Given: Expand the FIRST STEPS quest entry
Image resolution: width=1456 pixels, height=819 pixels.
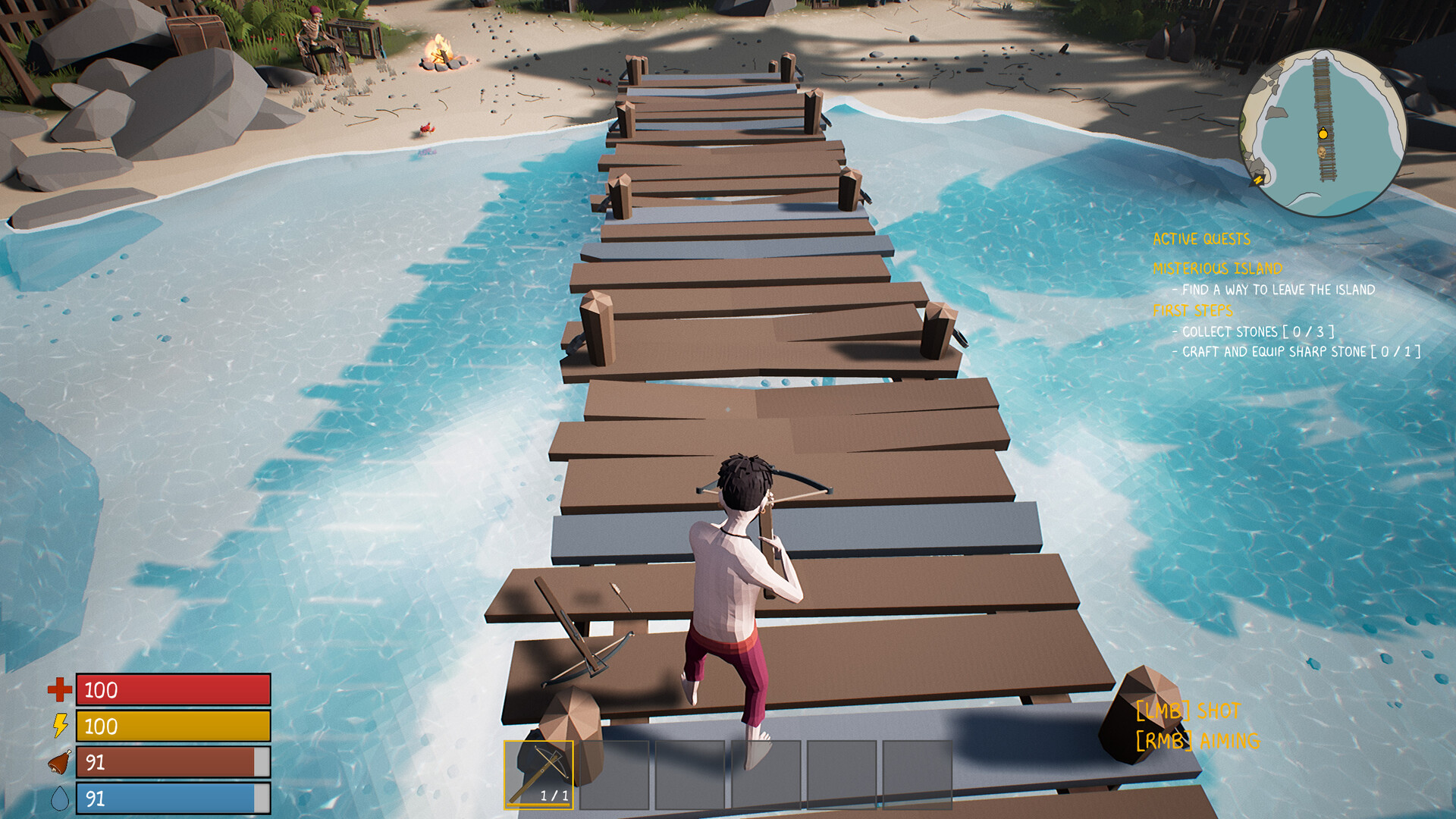Looking at the screenshot, I should point(1193,310).
